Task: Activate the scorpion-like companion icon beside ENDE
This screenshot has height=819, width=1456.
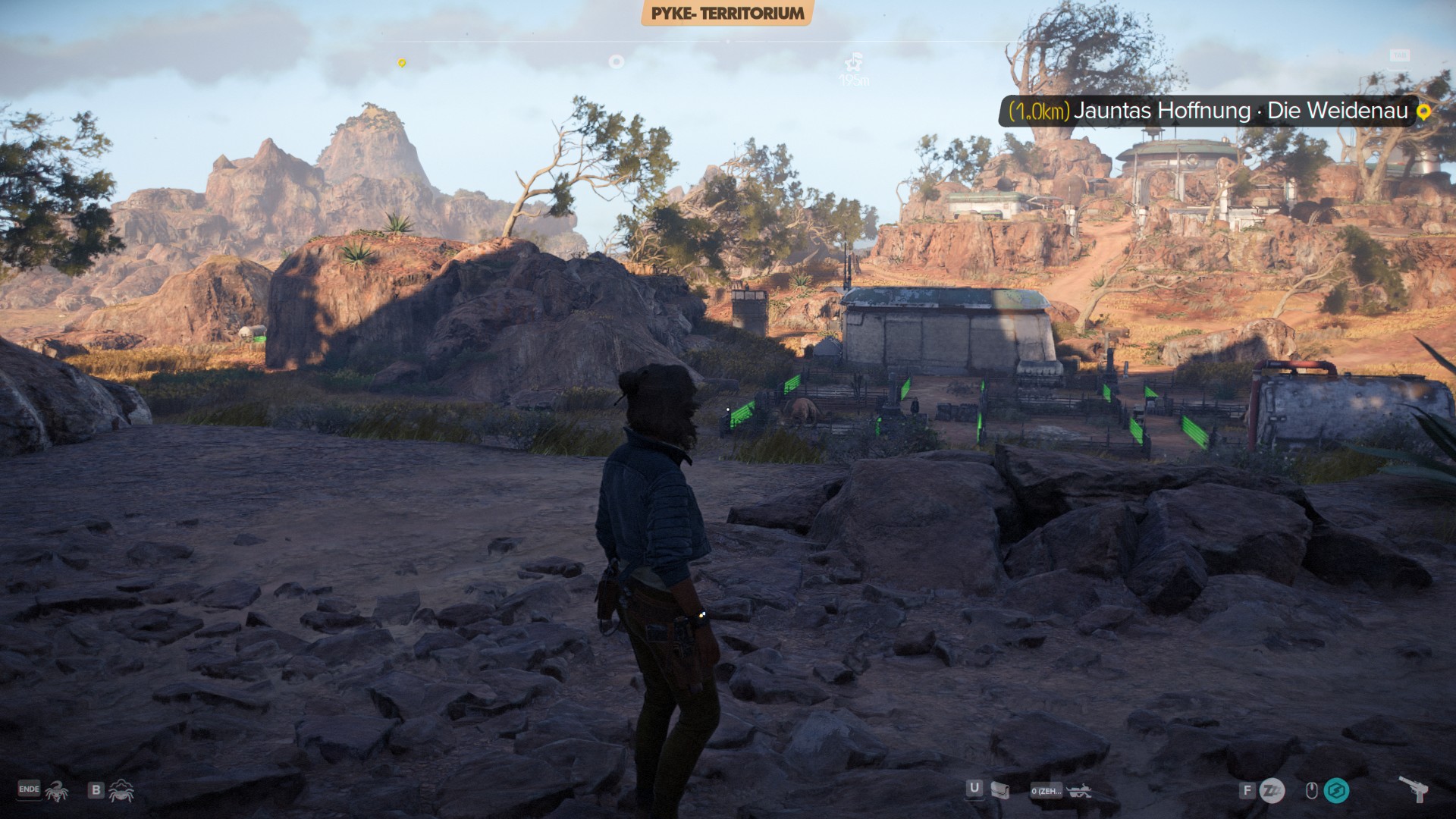Action: [56, 791]
